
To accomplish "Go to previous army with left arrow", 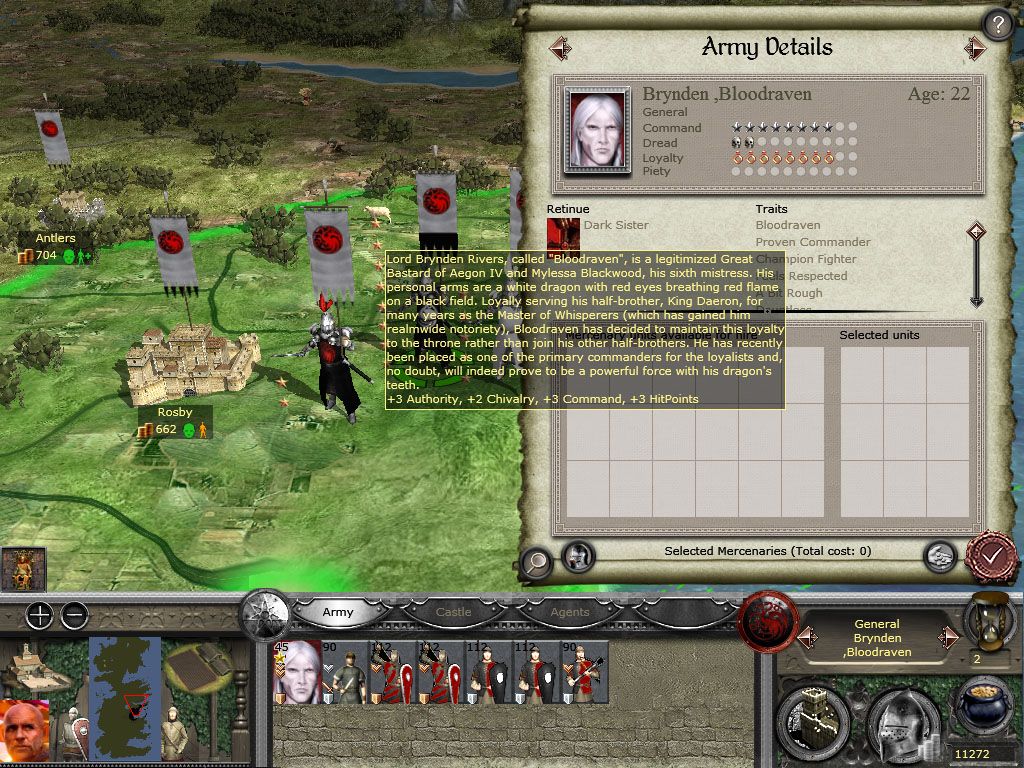I will click(x=560, y=47).
